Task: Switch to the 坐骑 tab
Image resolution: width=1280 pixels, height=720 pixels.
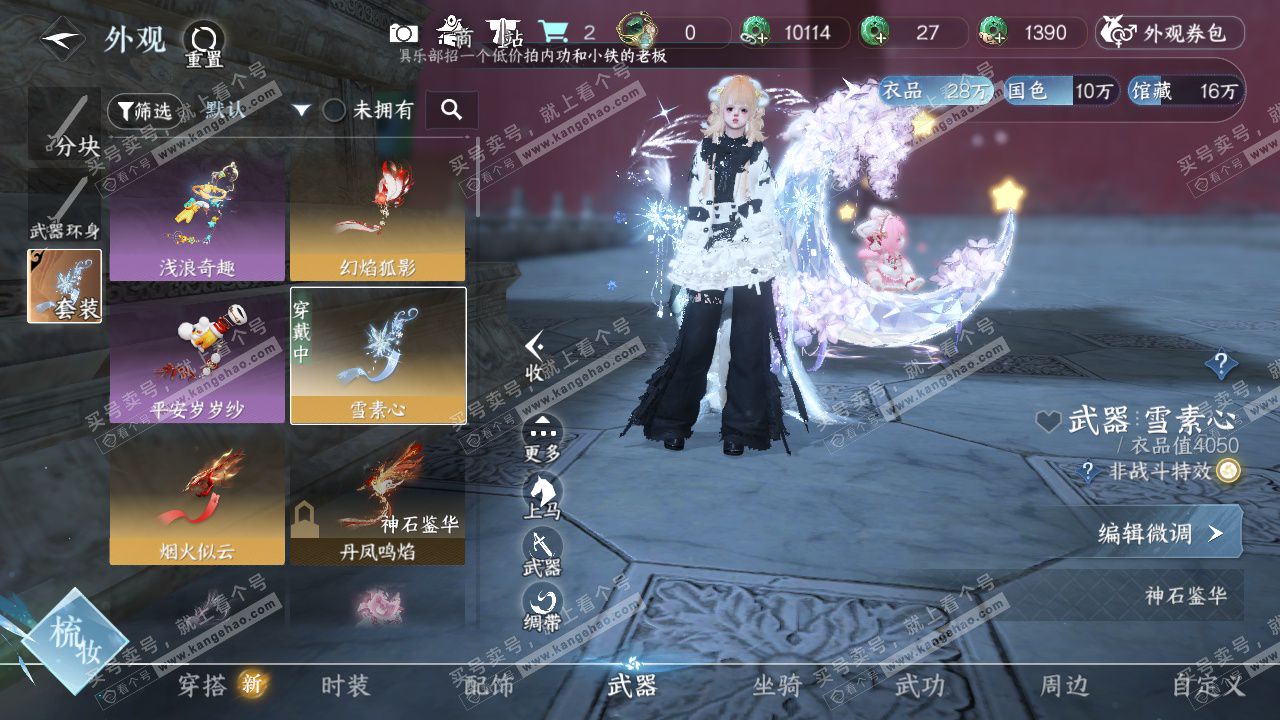Action: pos(777,686)
